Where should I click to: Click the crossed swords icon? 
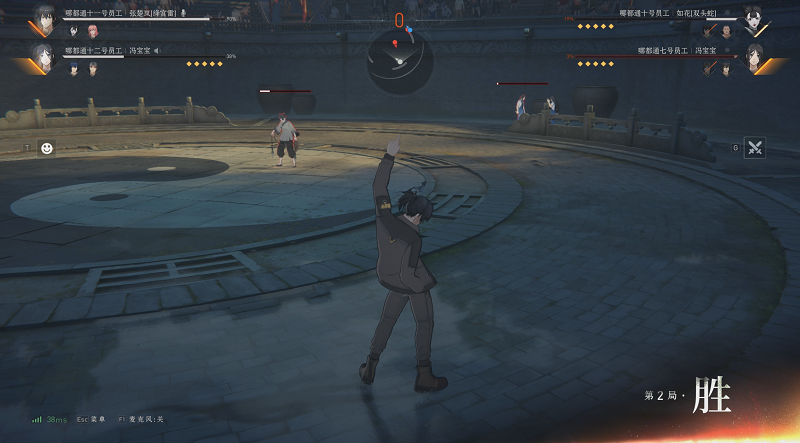point(755,148)
